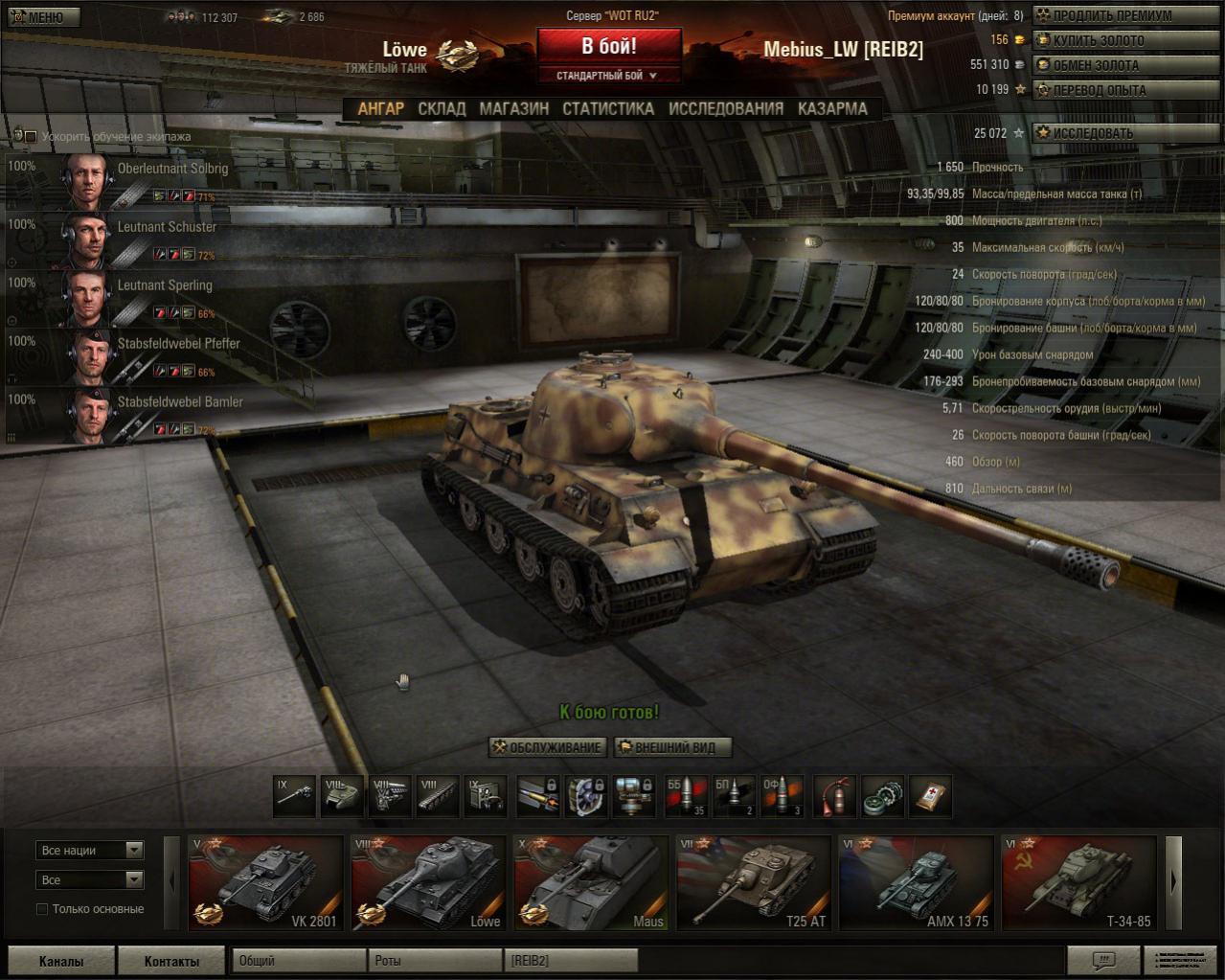
Task: Switch to the СКЛАД tab
Action: [x=442, y=109]
